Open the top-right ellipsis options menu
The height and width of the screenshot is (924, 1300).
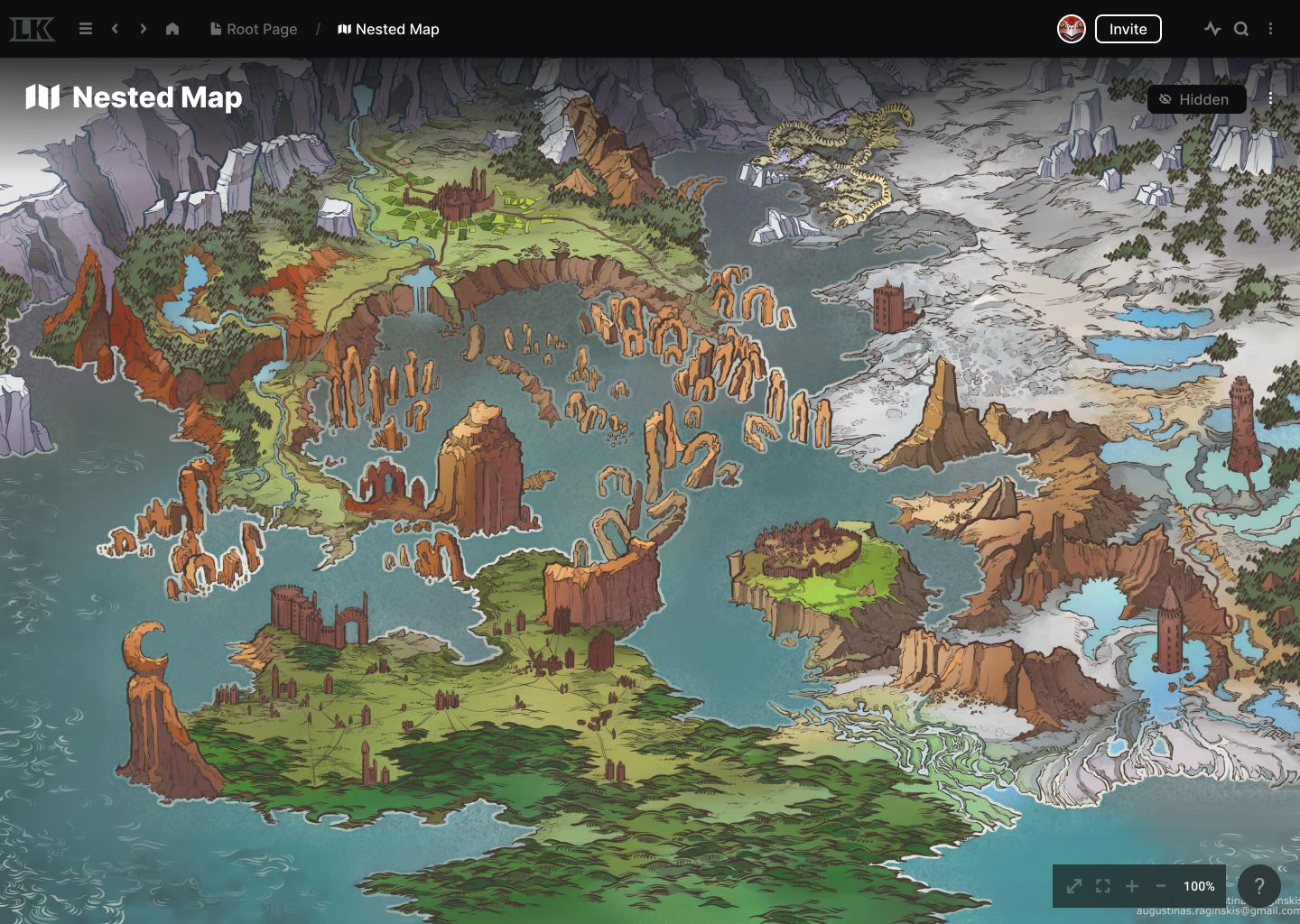[x=1271, y=29]
